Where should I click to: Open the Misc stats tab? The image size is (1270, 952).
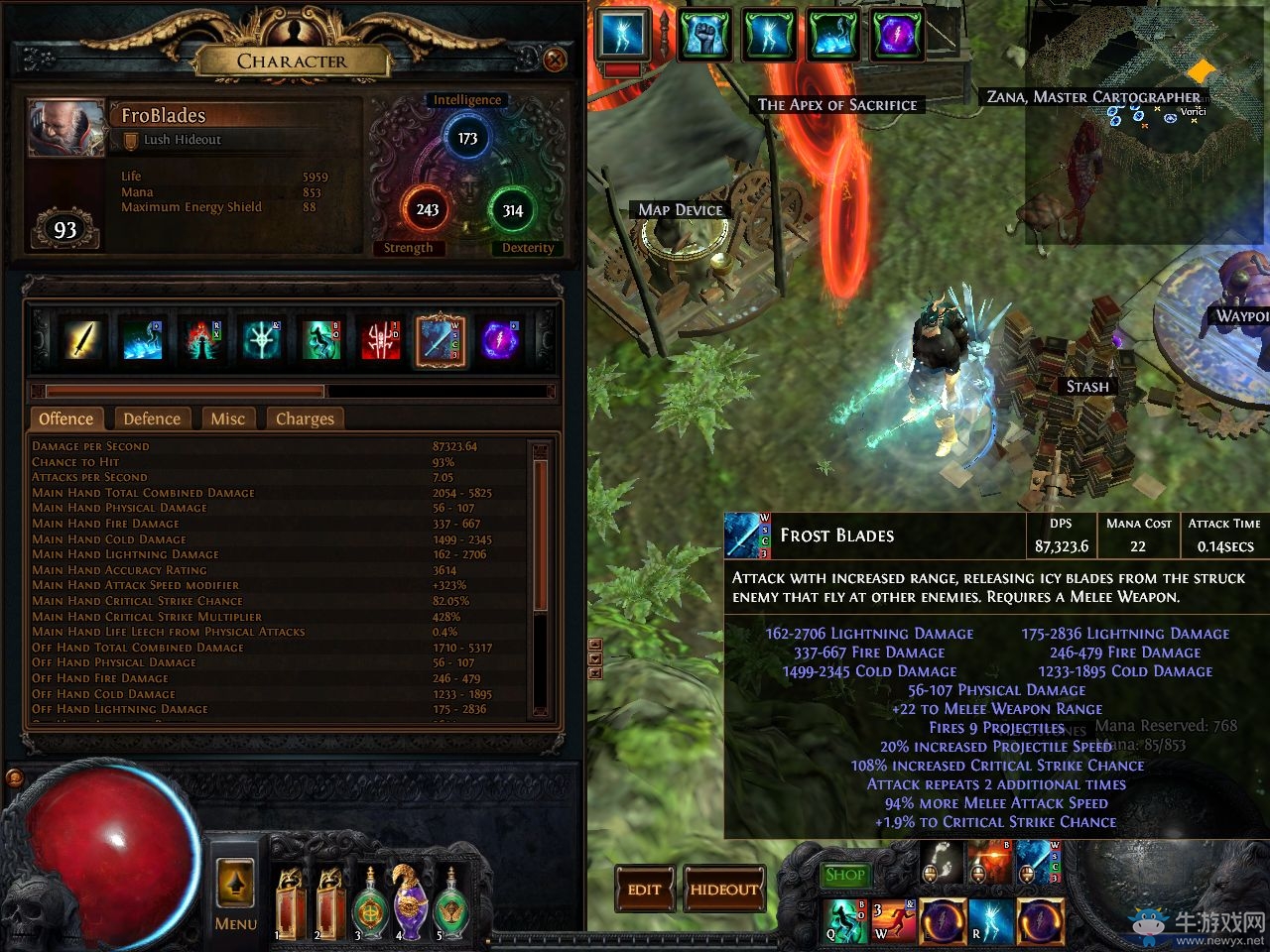(x=227, y=418)
